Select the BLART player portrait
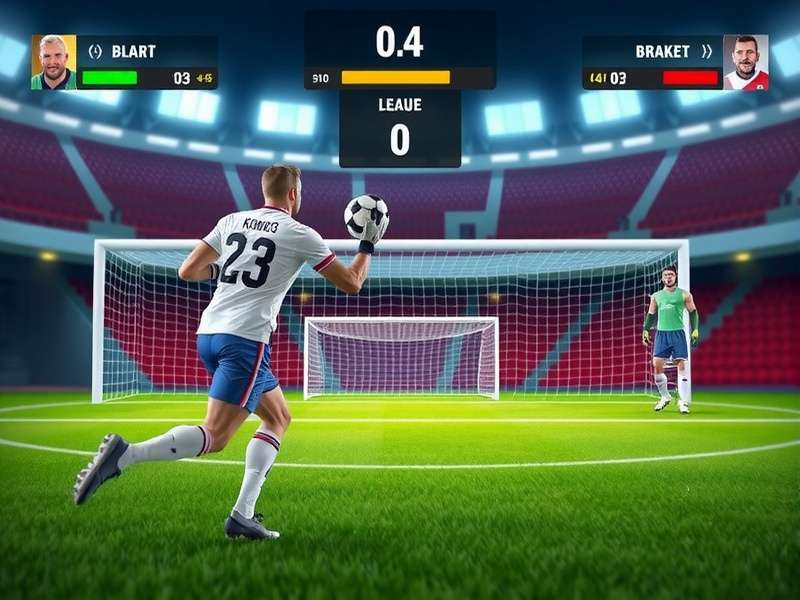Screen dimensions: 800x600 53,62
